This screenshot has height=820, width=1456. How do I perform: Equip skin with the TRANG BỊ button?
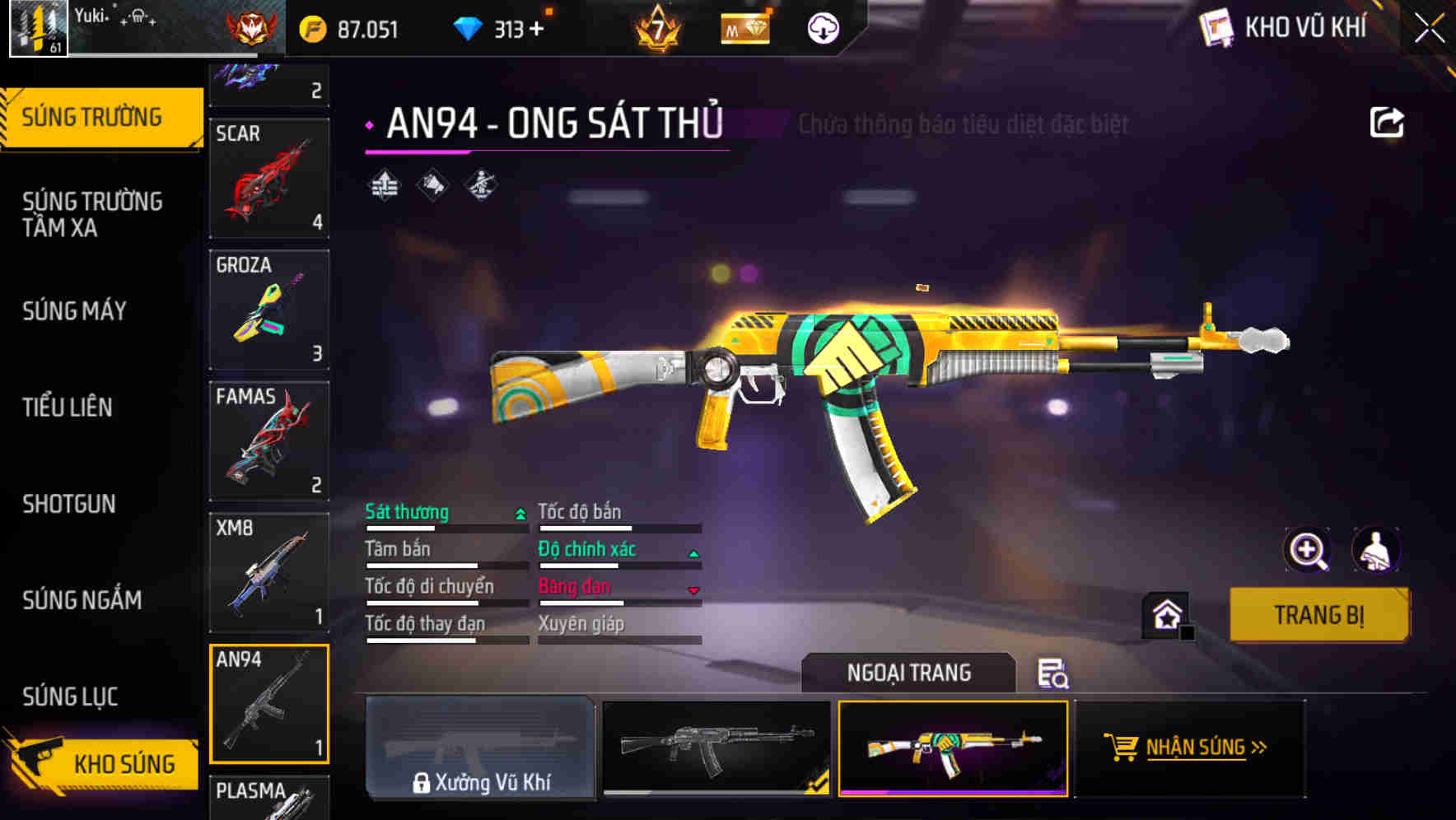pyautogui.click(x=1318, y=615)
